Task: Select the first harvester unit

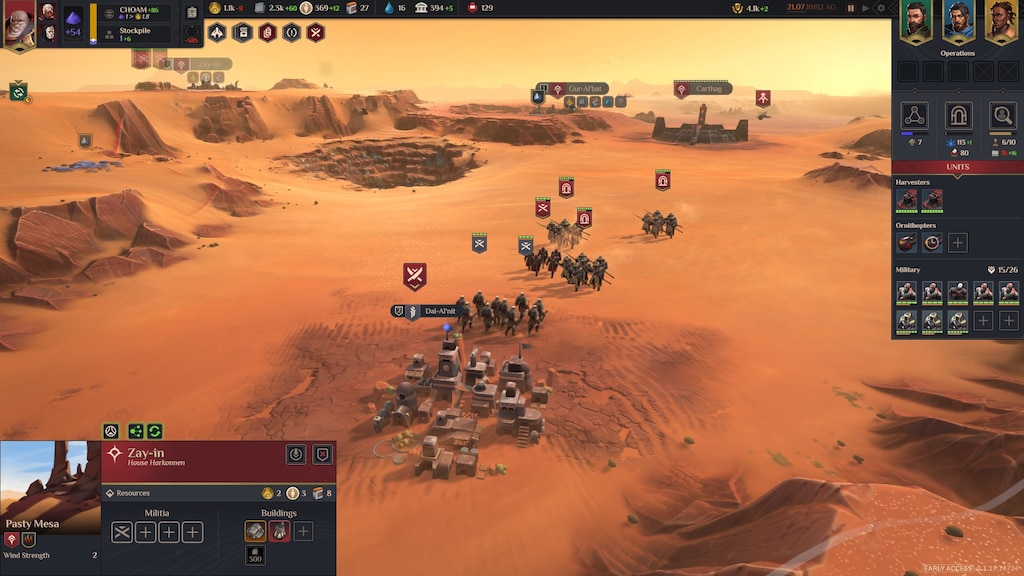Action: [x=906, y=199]
